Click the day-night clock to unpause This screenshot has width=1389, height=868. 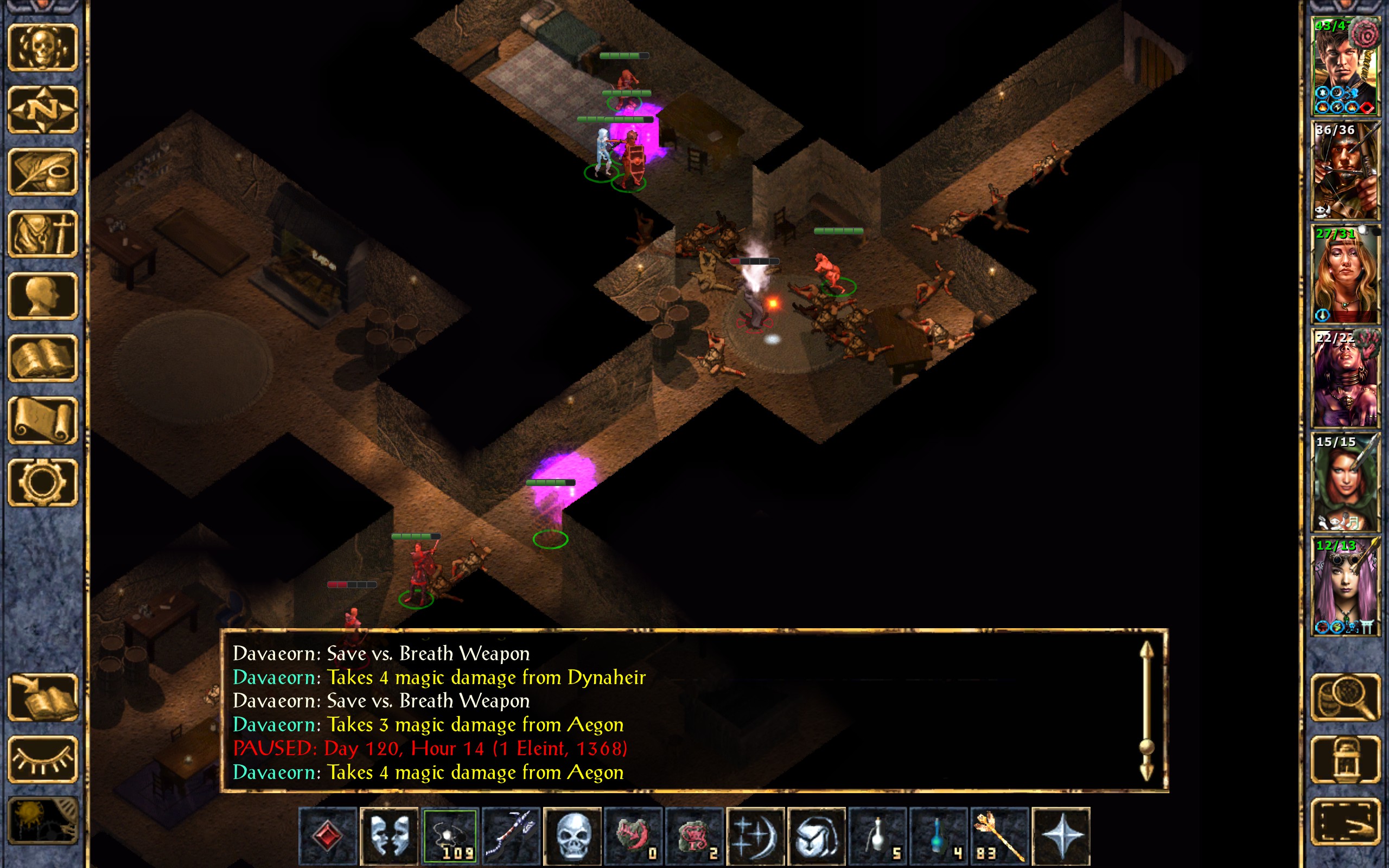click(x=42, y=821)
